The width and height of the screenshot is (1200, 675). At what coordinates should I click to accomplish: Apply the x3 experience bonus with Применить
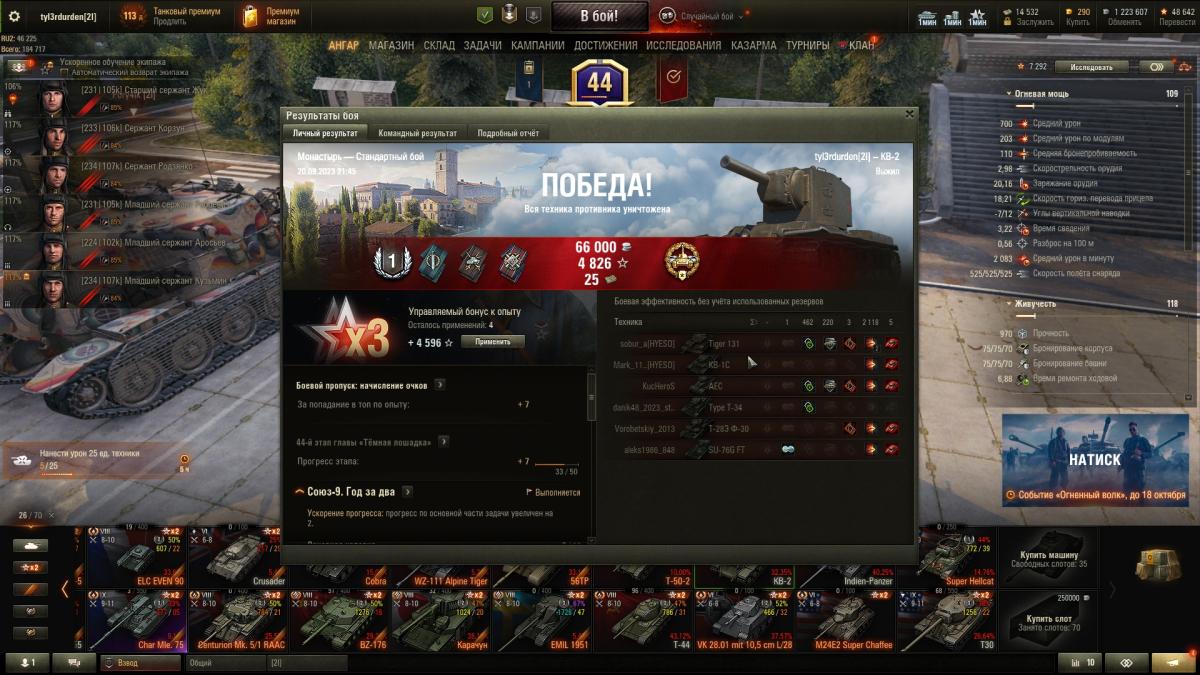tap(492, 342)
